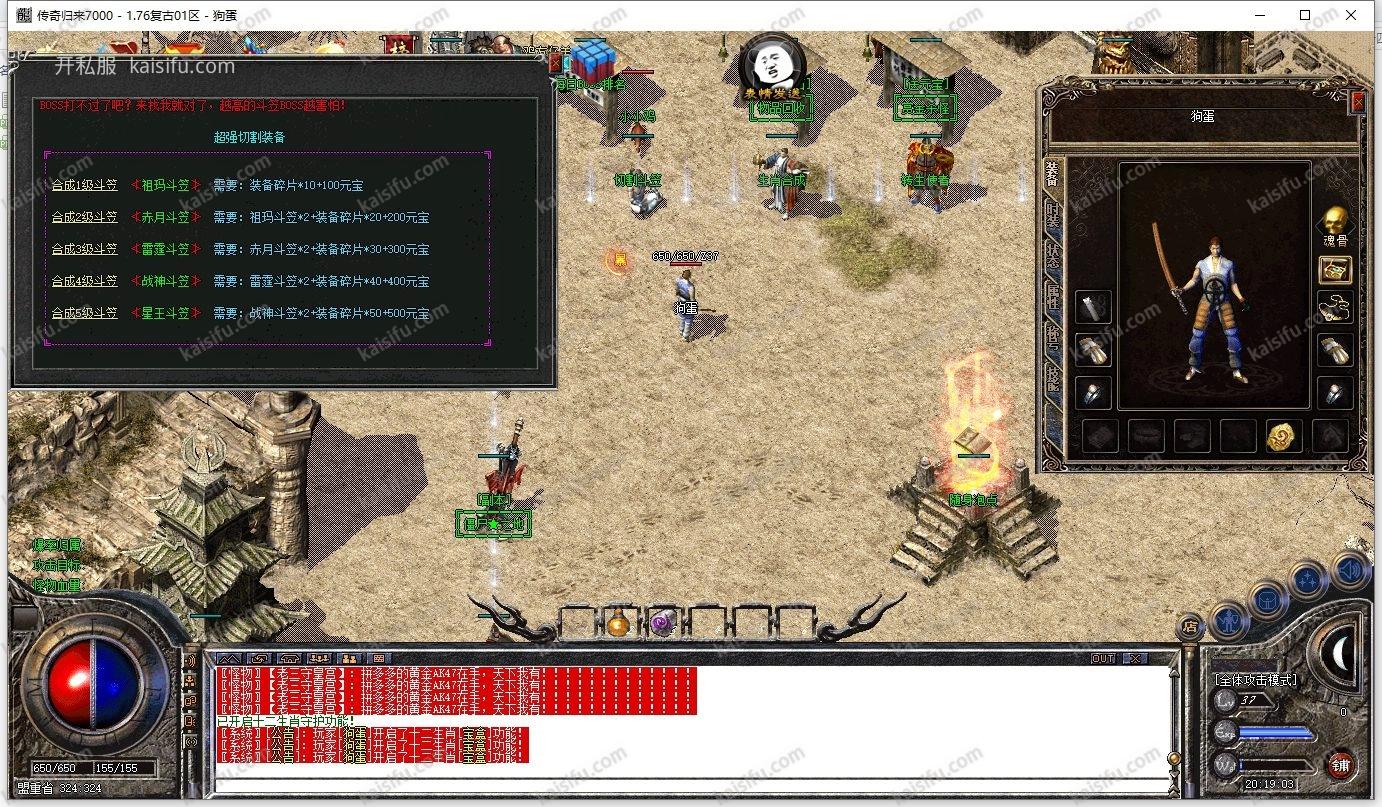Close the 狗蛋 character panel
This screenshot has height=807, width=1382.
(1357, 101)
